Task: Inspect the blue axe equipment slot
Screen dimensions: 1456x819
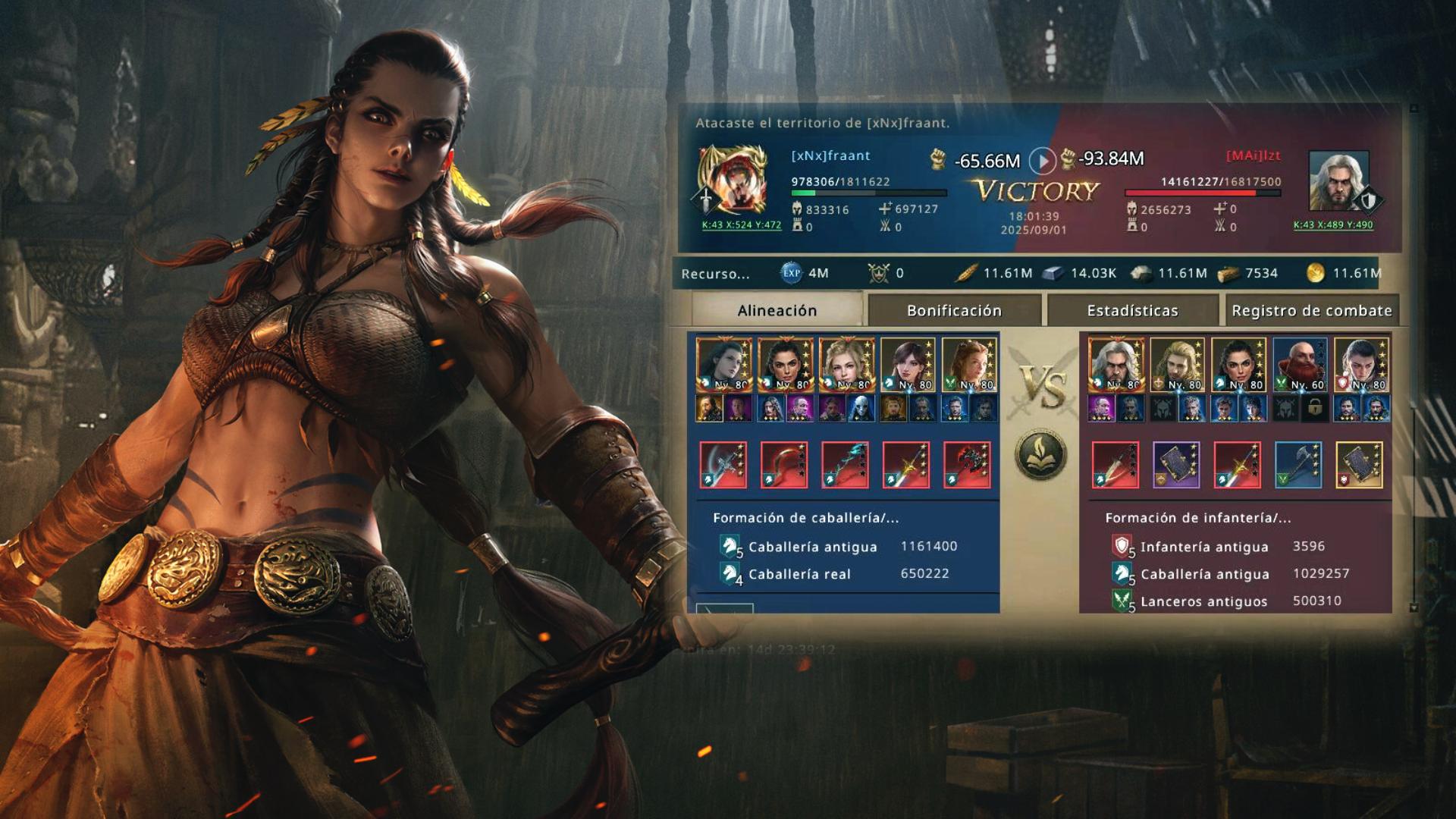Action: coord(1298,465)
